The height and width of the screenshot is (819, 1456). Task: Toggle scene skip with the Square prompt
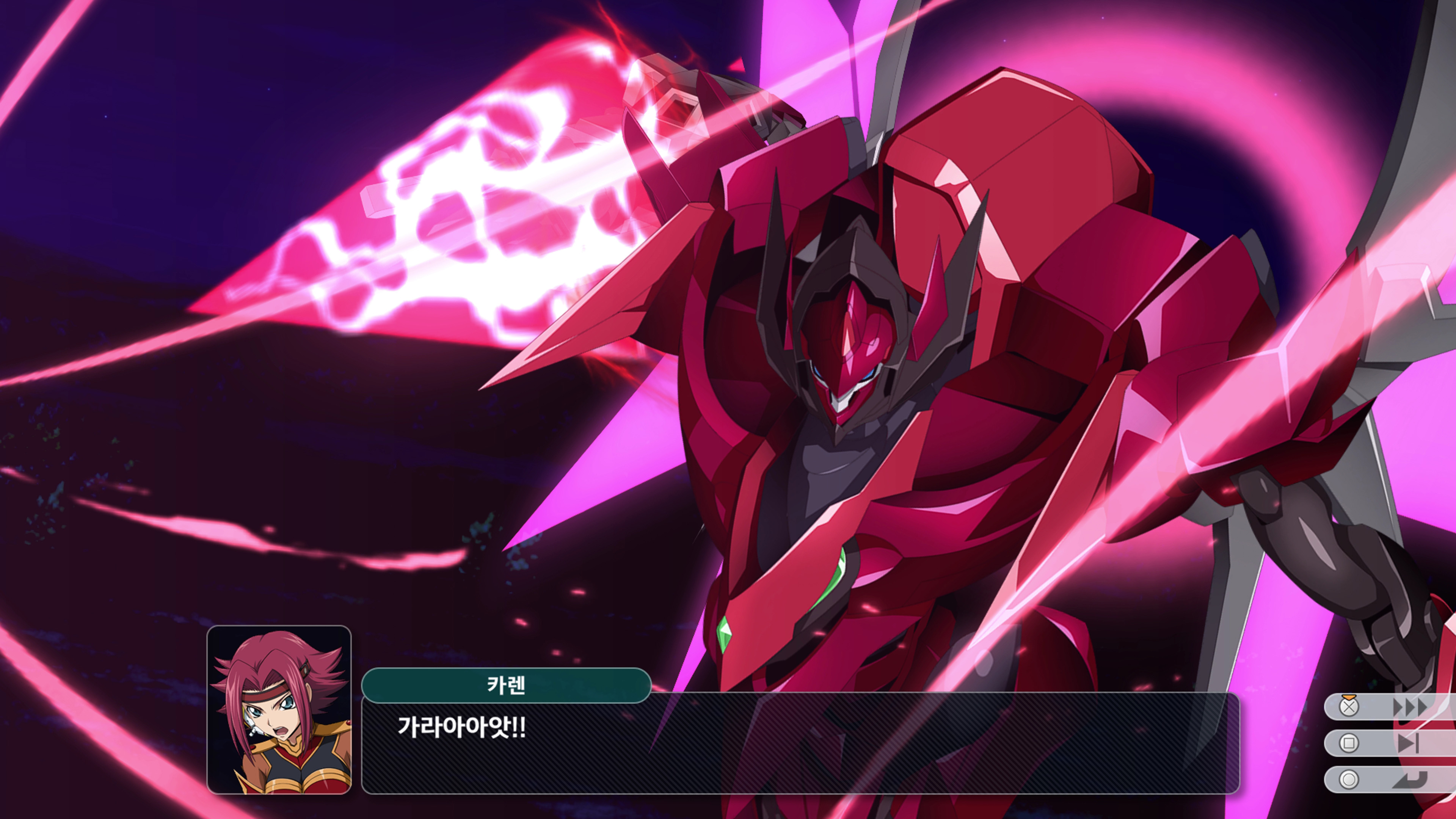[1390, 743]
